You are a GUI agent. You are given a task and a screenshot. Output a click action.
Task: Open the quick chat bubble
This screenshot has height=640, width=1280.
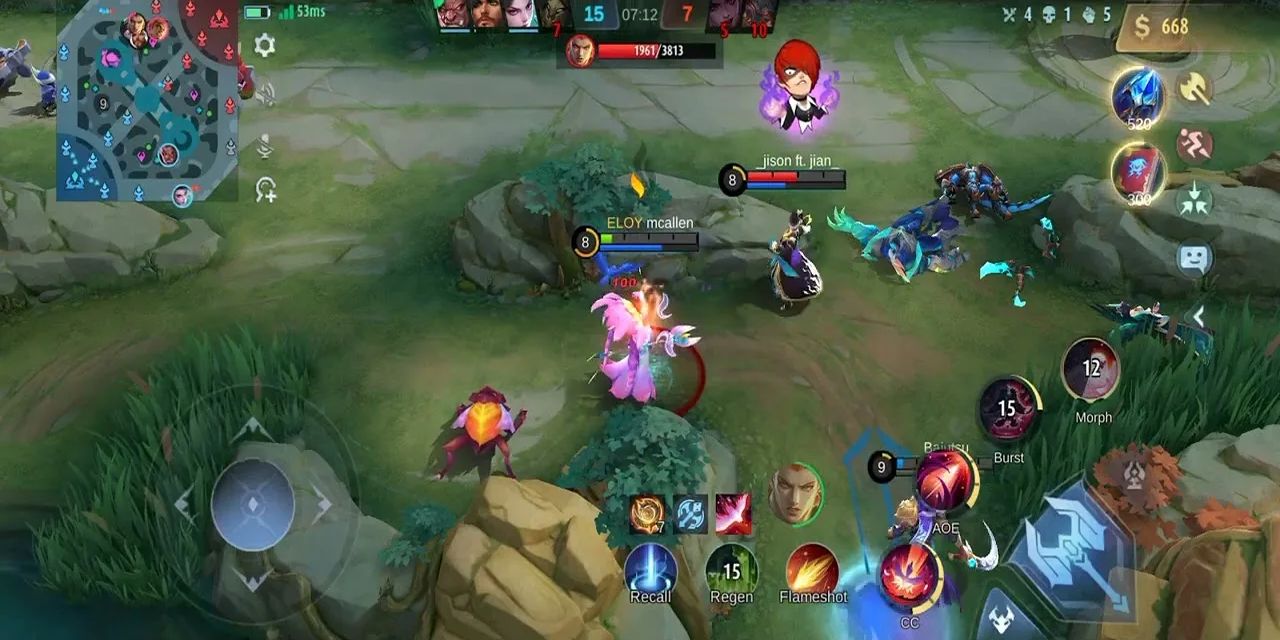coord(1194,259)
